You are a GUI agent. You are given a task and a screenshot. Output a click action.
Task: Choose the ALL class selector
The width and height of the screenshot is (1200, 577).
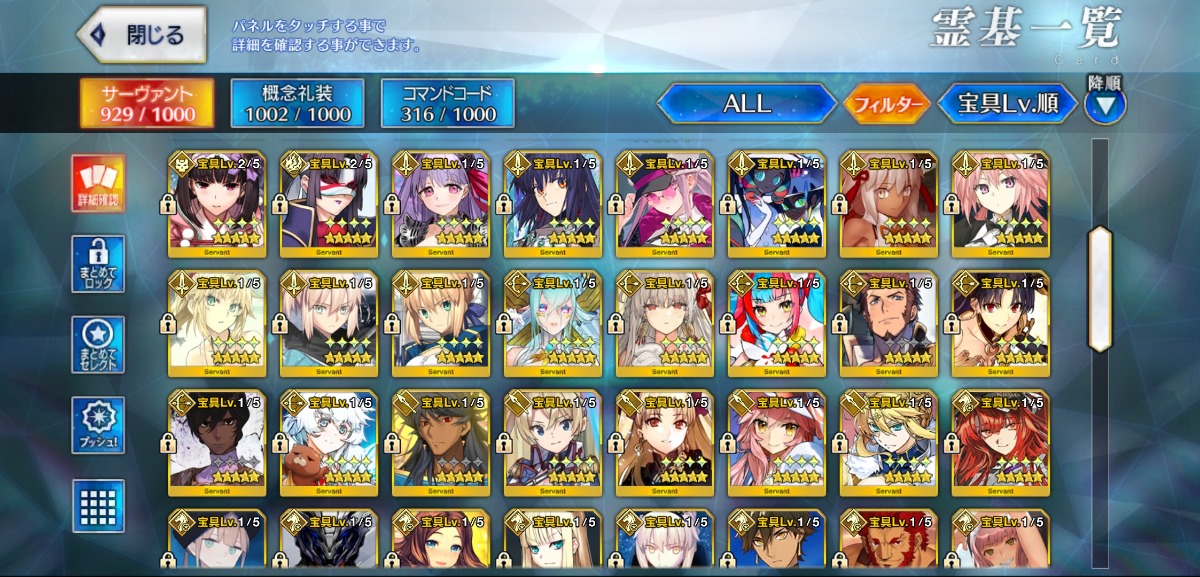pyautogui.click(x=746, y=104)
